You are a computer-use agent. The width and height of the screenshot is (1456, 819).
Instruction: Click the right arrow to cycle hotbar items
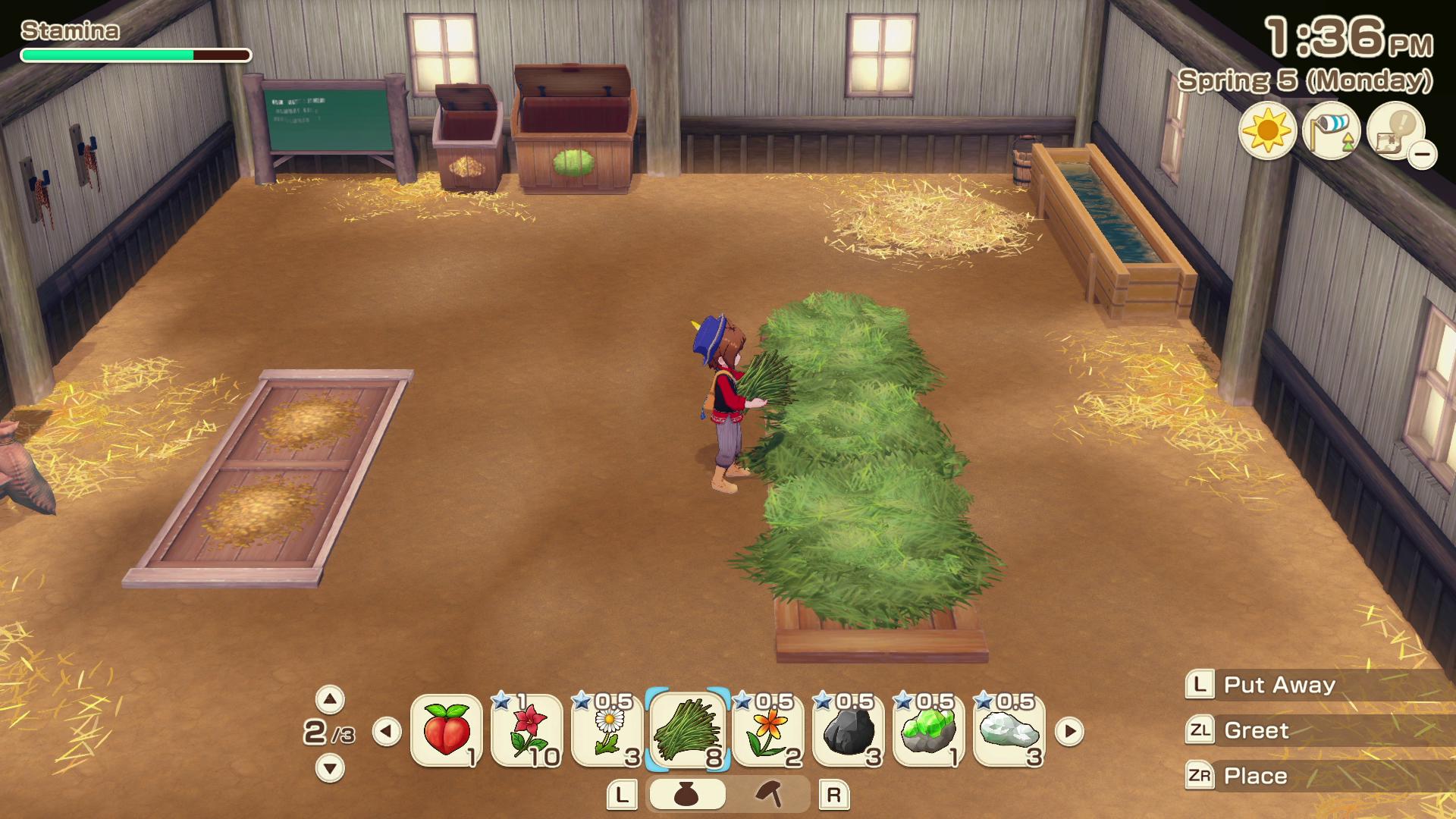pos(1069,732)
